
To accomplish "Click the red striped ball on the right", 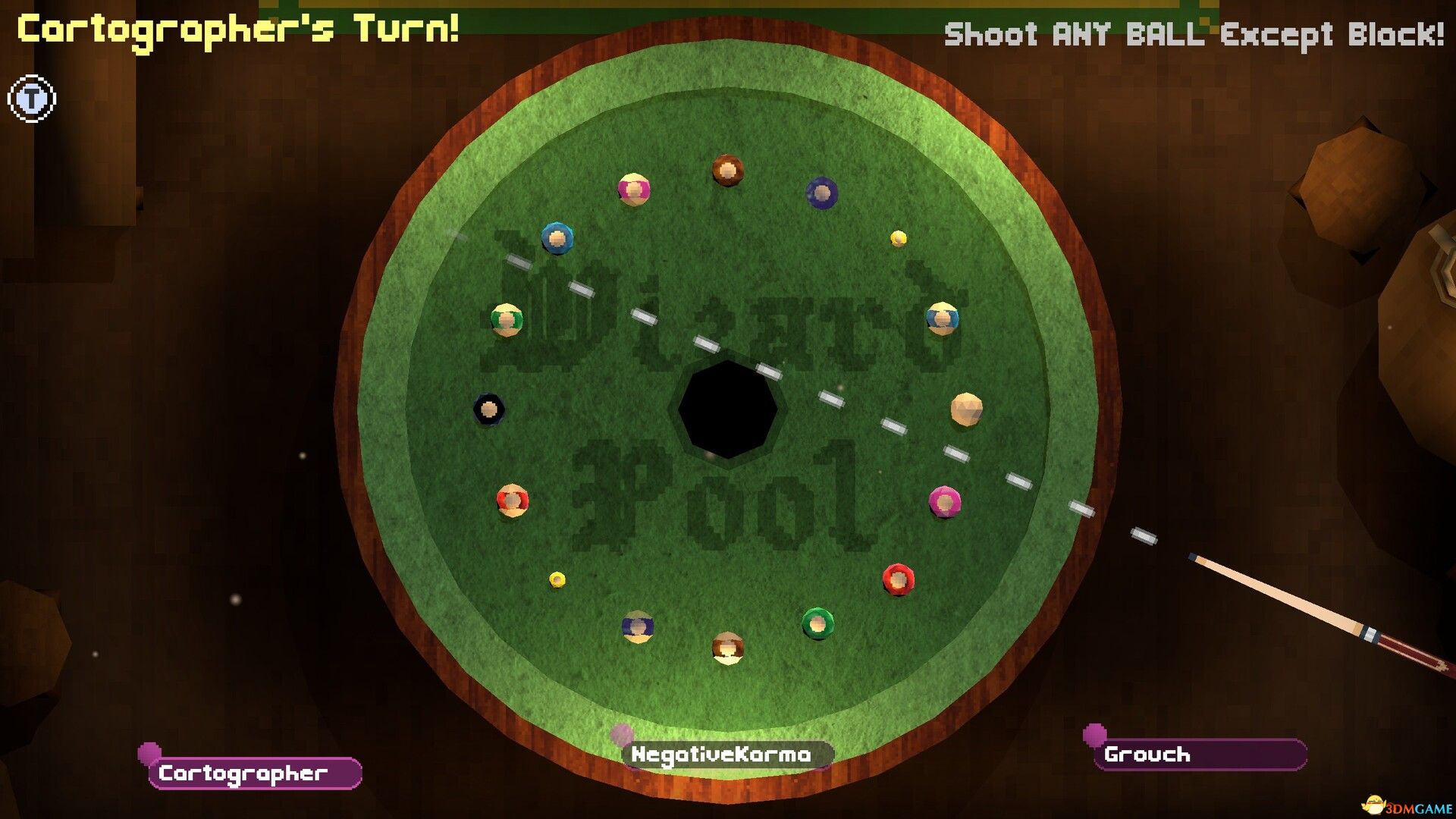I will (x=899, y=579).
